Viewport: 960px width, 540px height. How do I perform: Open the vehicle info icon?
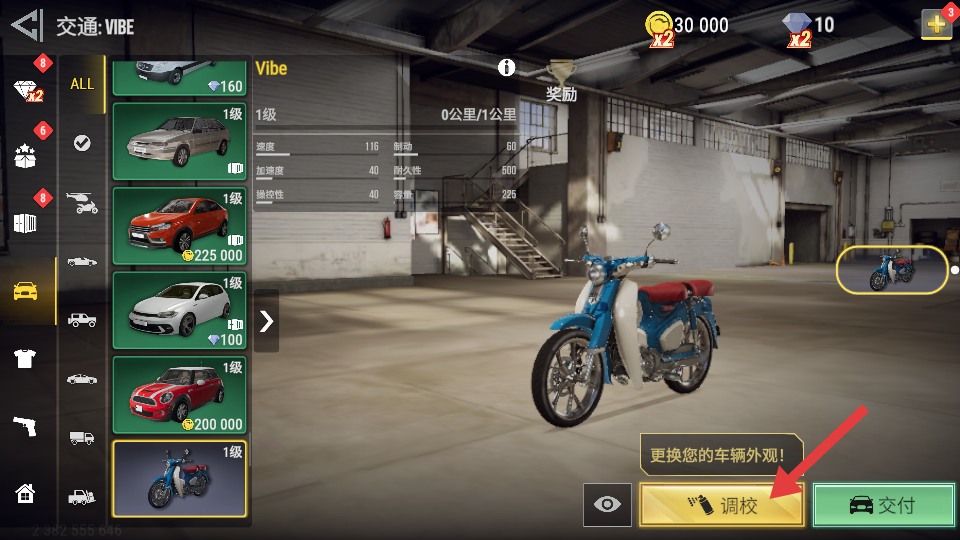point(507,68)
